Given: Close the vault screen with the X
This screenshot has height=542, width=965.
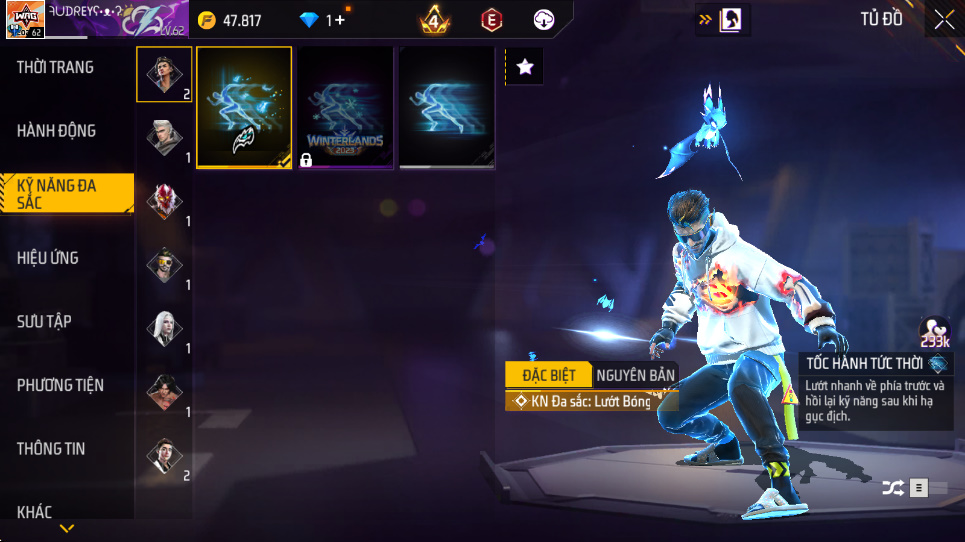Looking at the screenshot, I should [943, 19].
